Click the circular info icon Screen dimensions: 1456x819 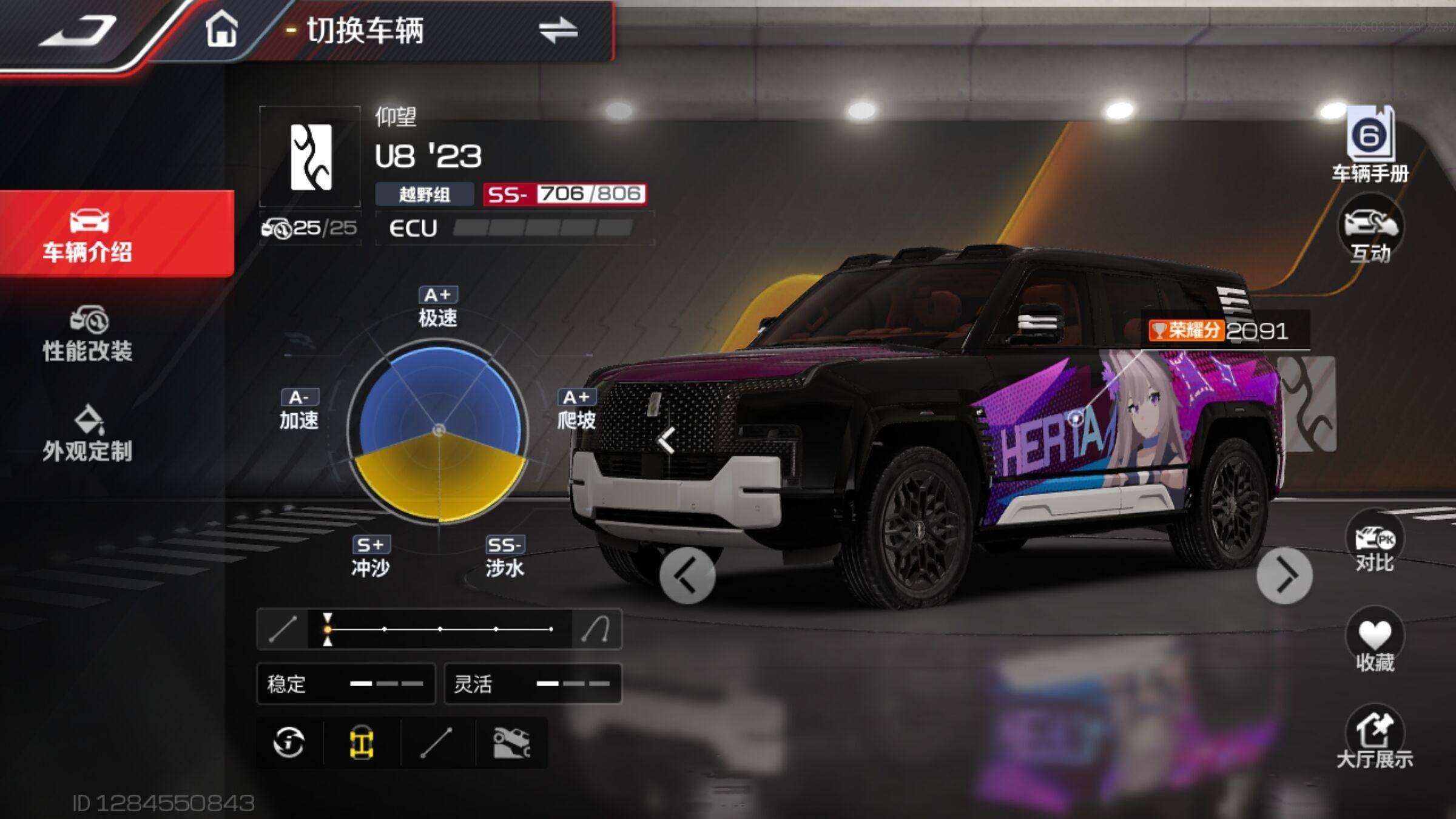click(289, 743)
